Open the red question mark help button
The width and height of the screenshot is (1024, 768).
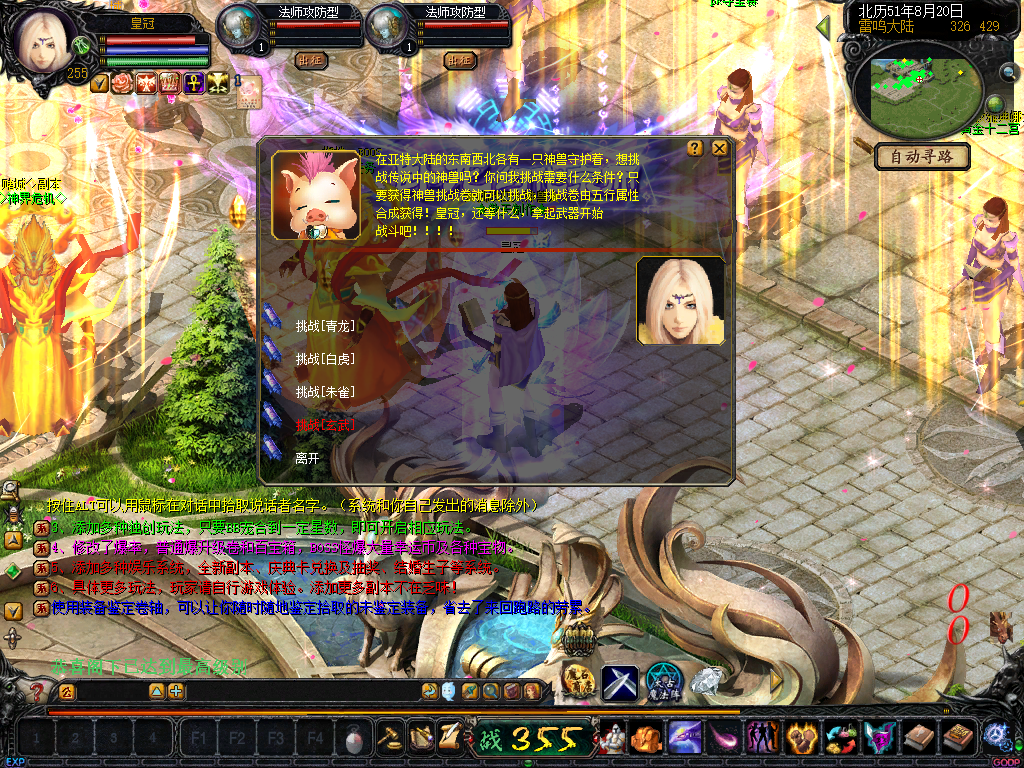click(x=37, y=692)
